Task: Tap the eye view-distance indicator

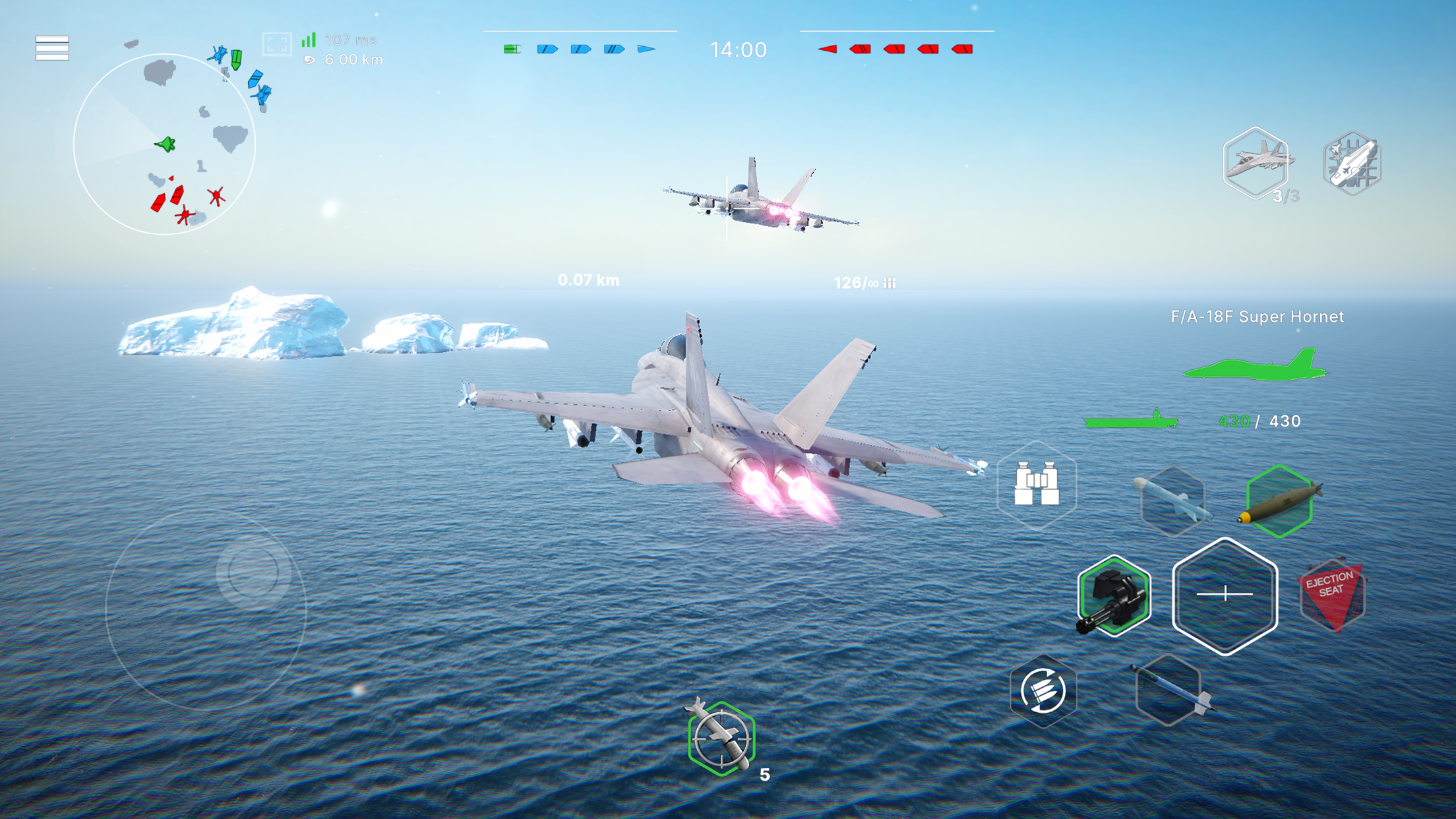Action: (310, 61)
